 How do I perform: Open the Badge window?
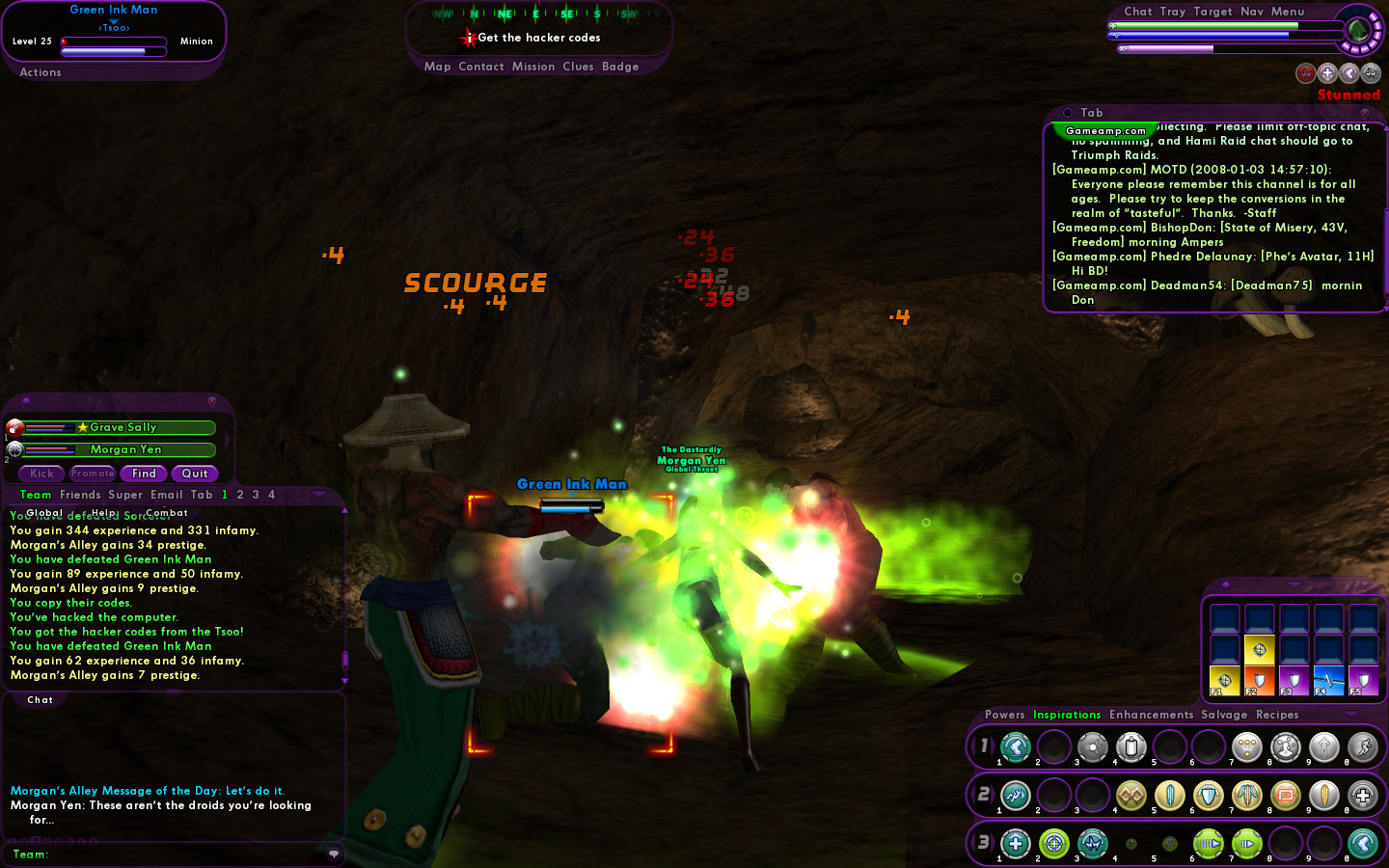620,67
